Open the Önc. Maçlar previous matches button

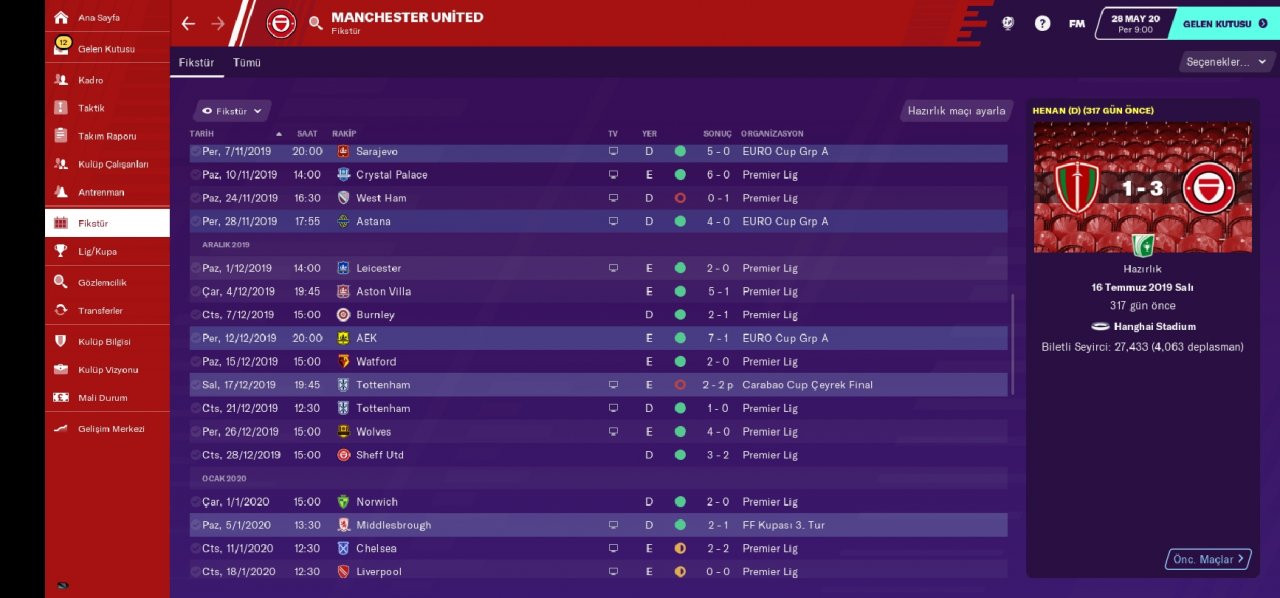(1208, 559)
